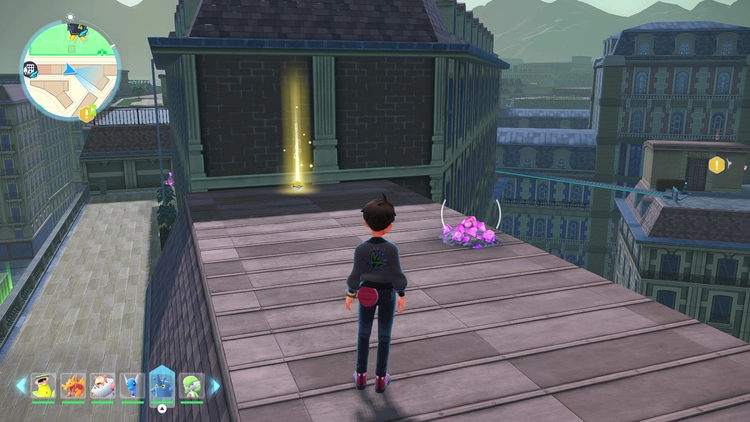Choose Slowbro in the party bar
Image resolution: width=750 pixels, height=422 pixels.
tap(102, 385)
